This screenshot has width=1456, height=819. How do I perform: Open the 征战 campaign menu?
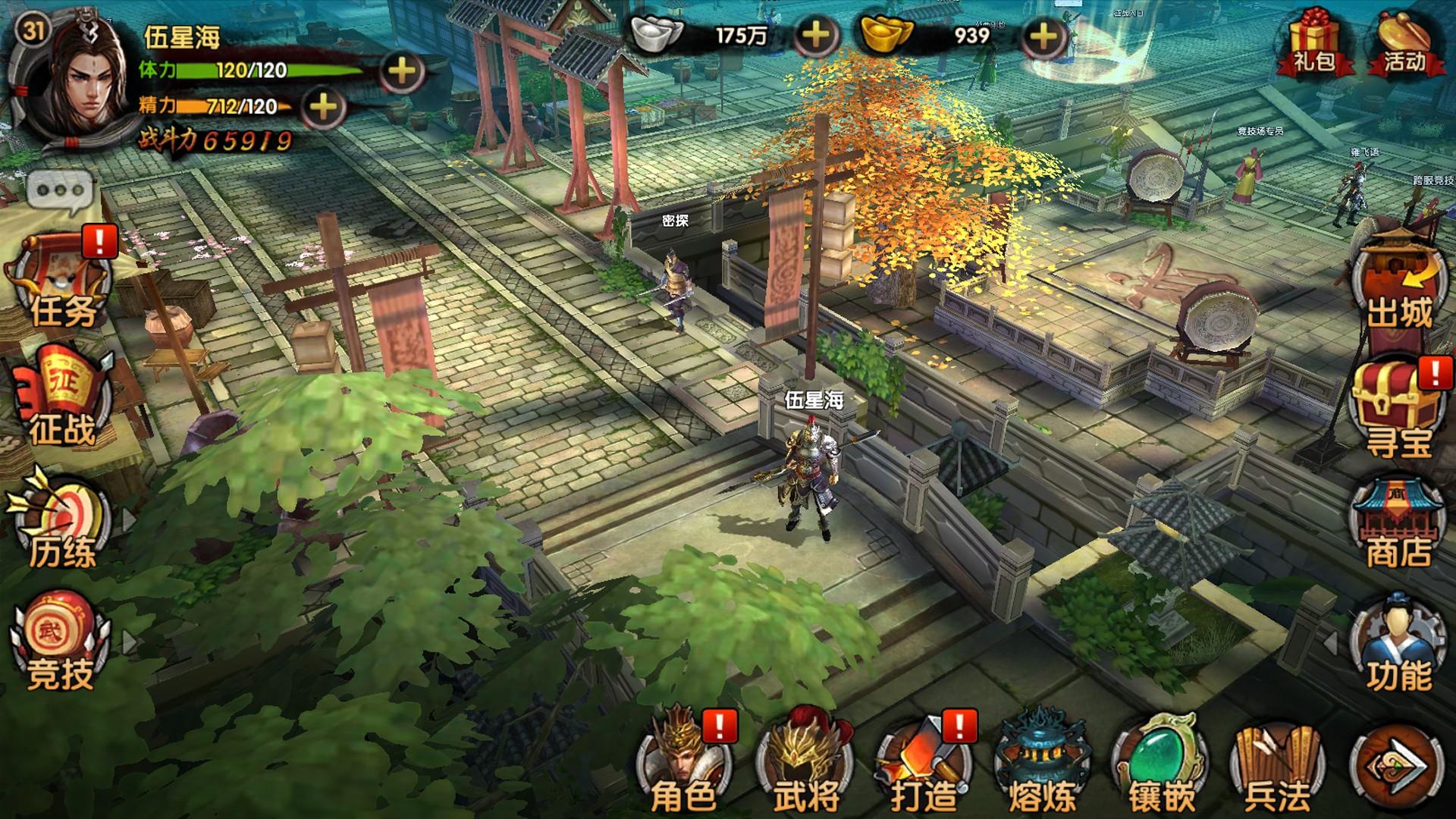[x=62, y=398]
